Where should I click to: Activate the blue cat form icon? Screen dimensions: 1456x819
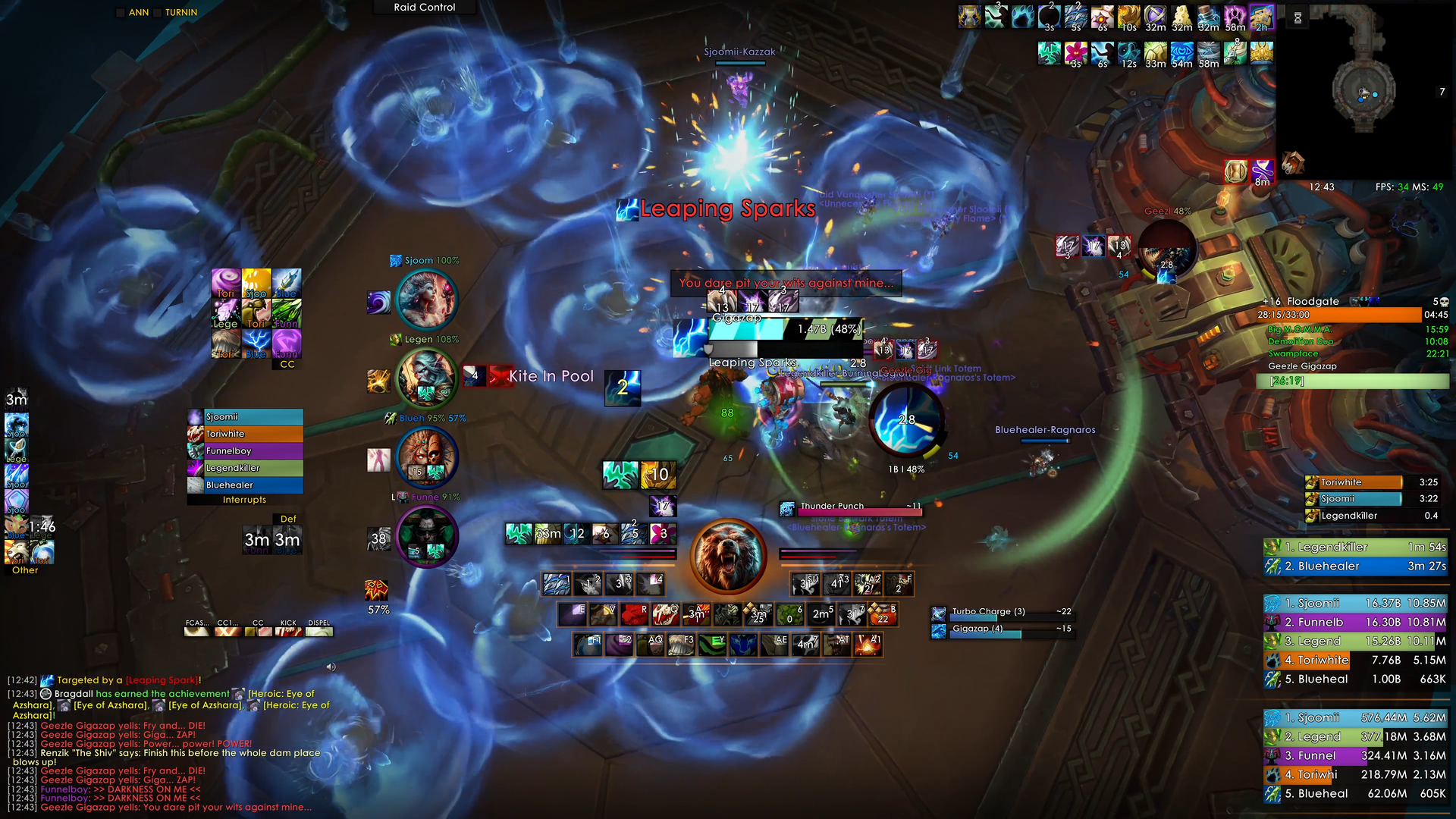pyautogui.click(x=744, y=645)
